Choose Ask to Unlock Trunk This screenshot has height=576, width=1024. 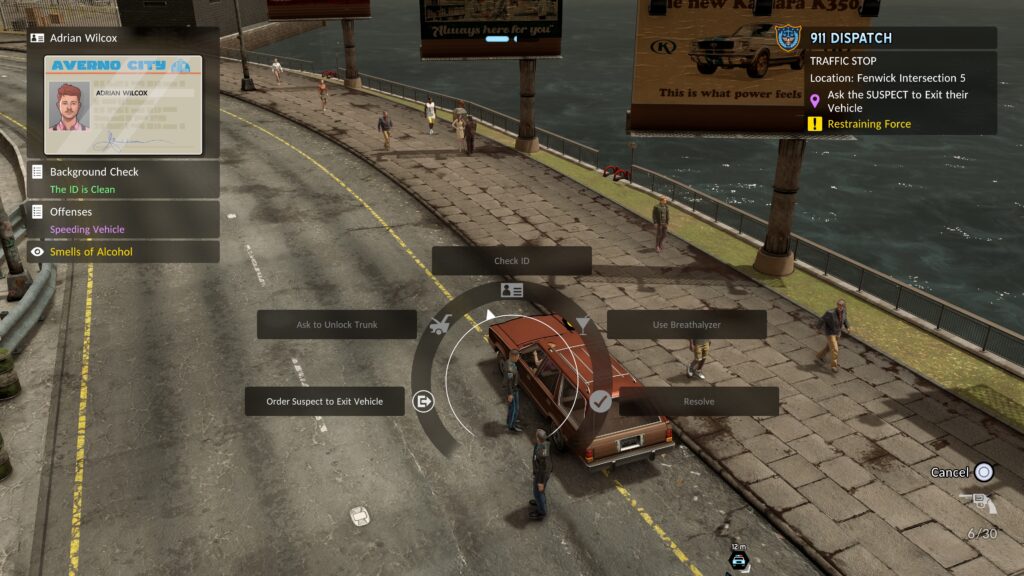point(337,324)
